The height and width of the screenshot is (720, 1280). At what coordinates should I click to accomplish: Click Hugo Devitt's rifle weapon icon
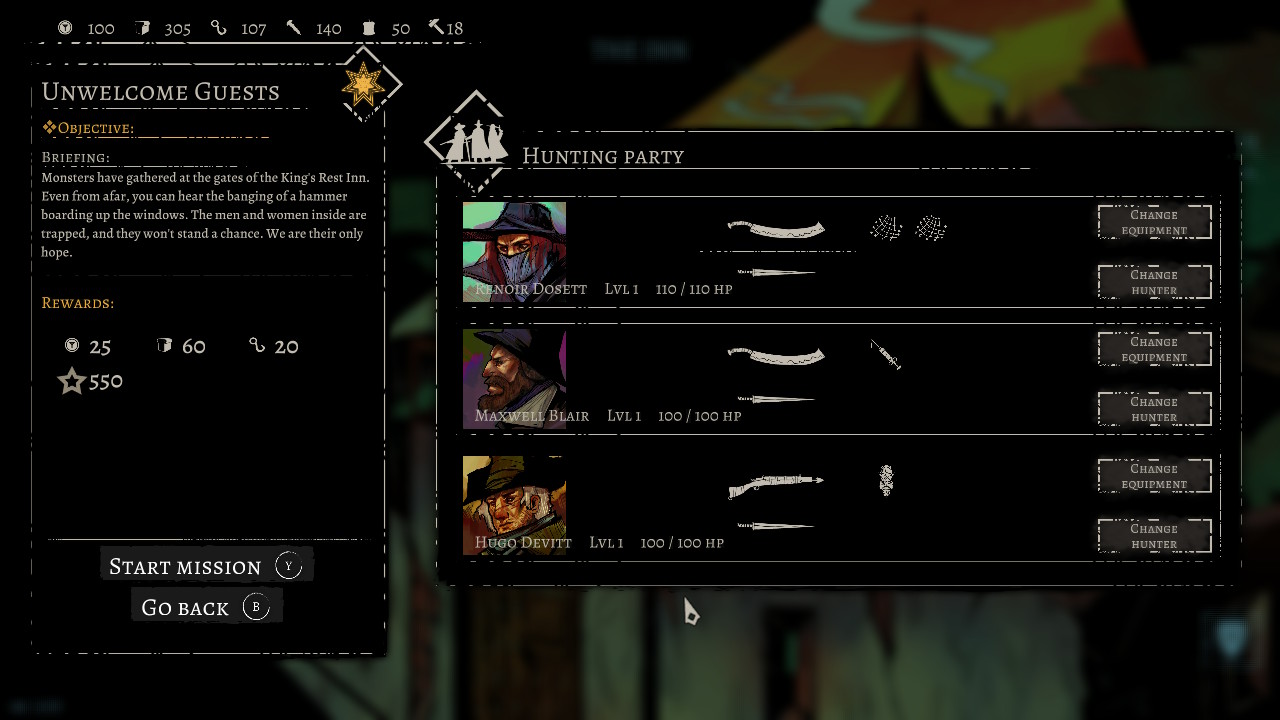776,483
